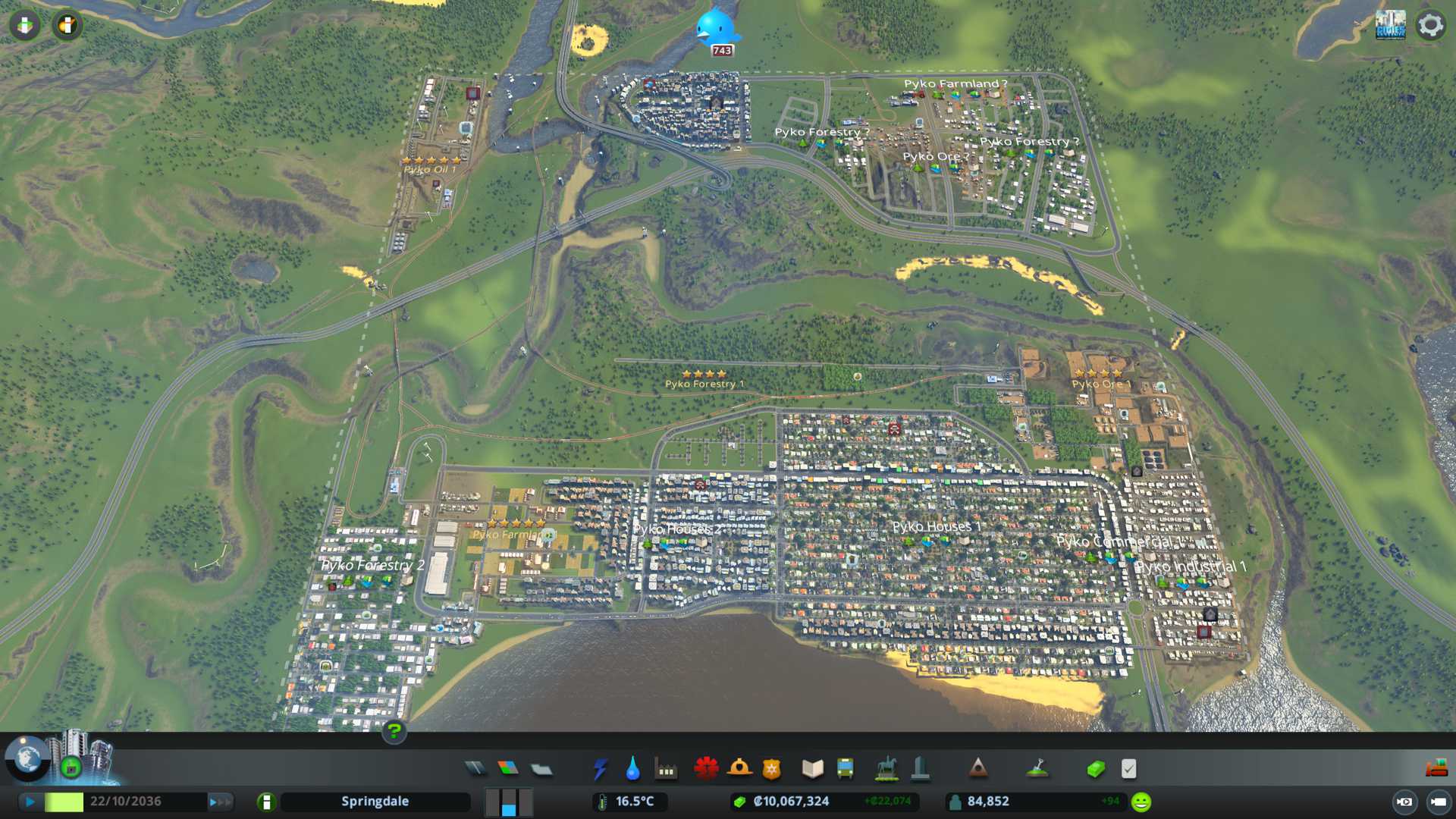Change simulation speed with fast-forward arrows

220,802
